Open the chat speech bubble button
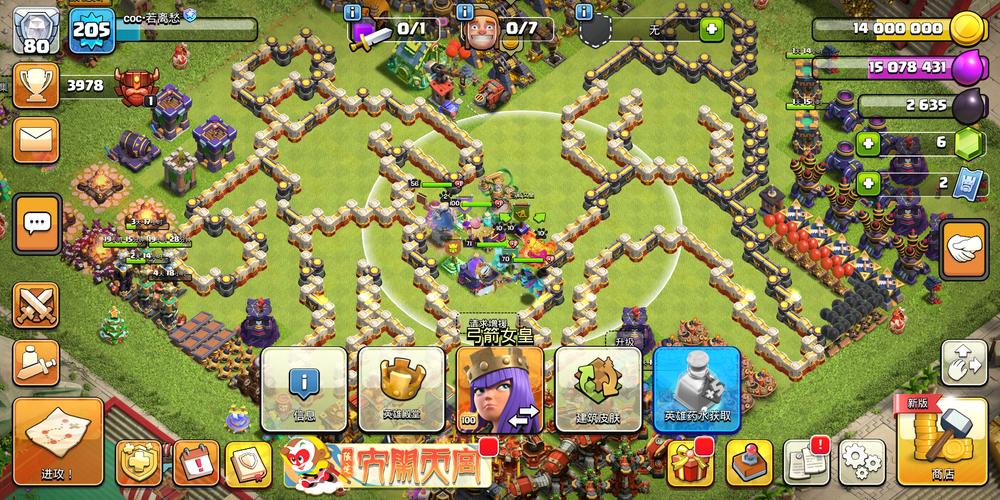The width and height of the screenshot is (1000, 500). pyautogui.click(x=38, y=222)
